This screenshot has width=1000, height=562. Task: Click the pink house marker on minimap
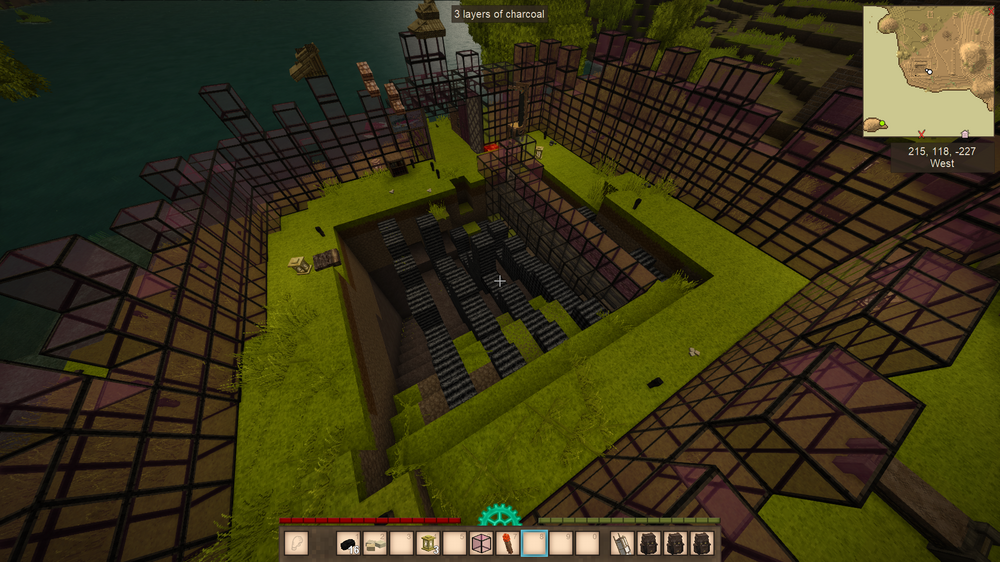[x=964, y=133]
